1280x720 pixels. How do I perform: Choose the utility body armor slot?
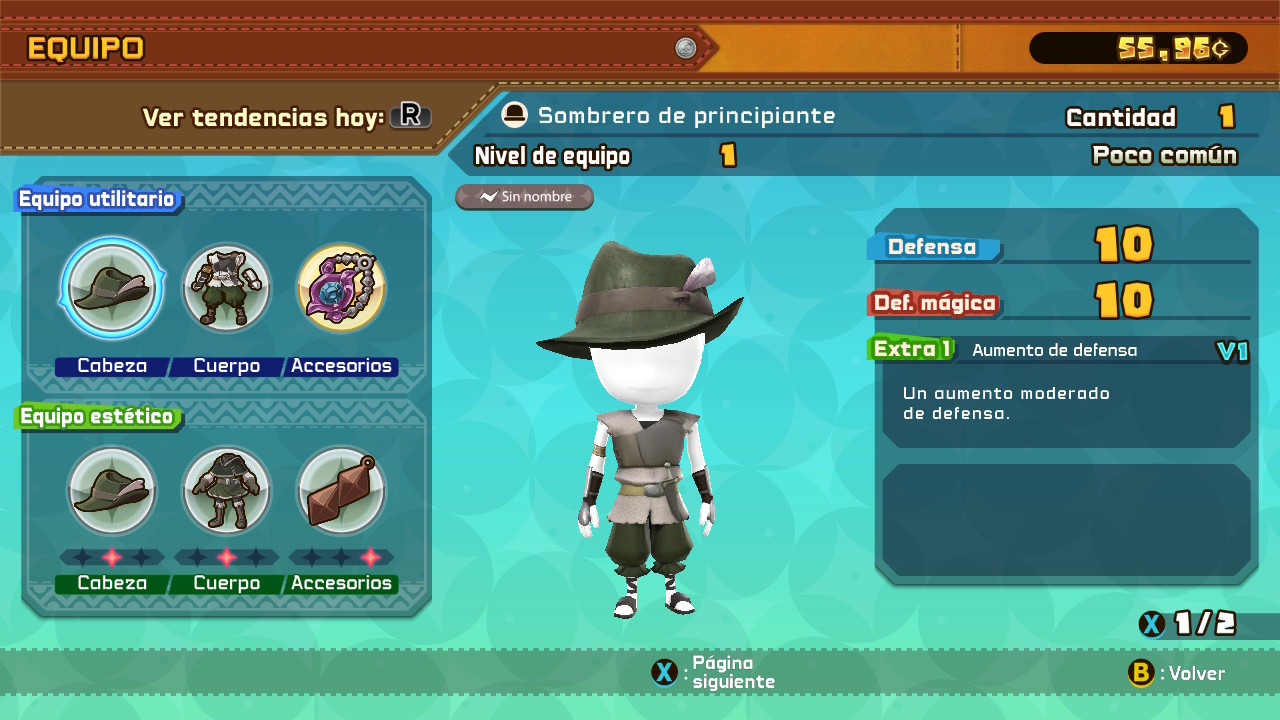[x=227, y=288]
